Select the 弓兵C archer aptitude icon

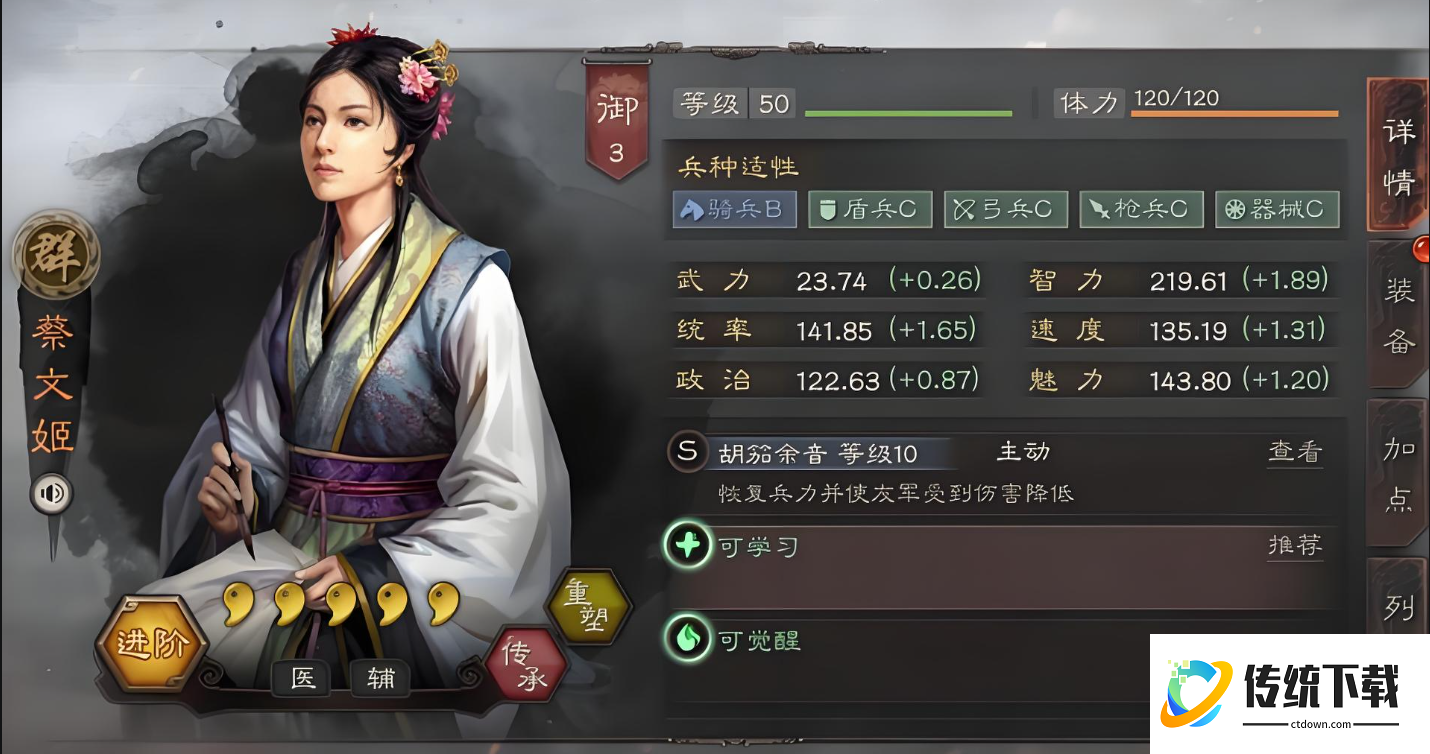click(1005, 209)
